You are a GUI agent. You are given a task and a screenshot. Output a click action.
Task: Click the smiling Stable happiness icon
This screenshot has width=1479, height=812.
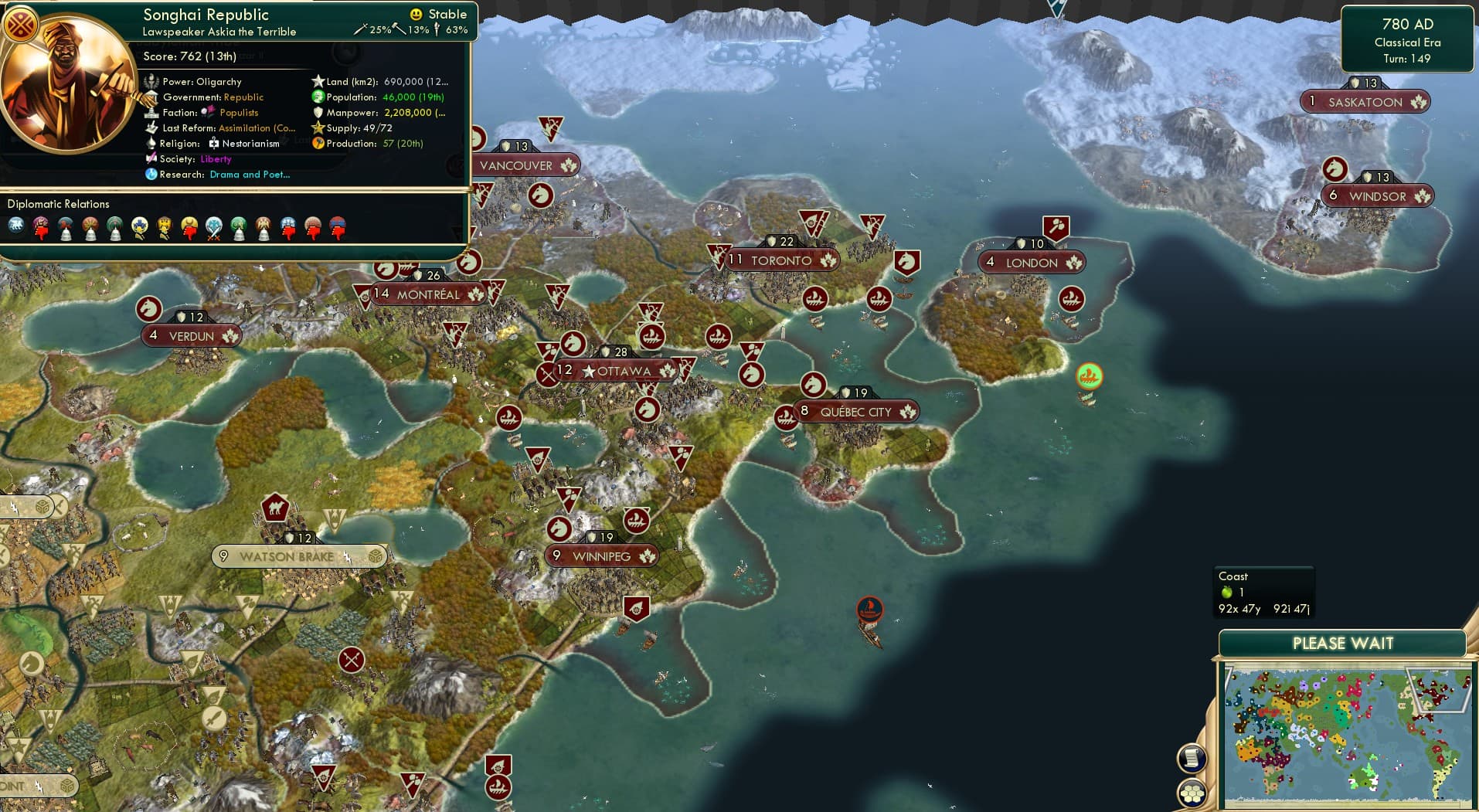pos(416,13)
